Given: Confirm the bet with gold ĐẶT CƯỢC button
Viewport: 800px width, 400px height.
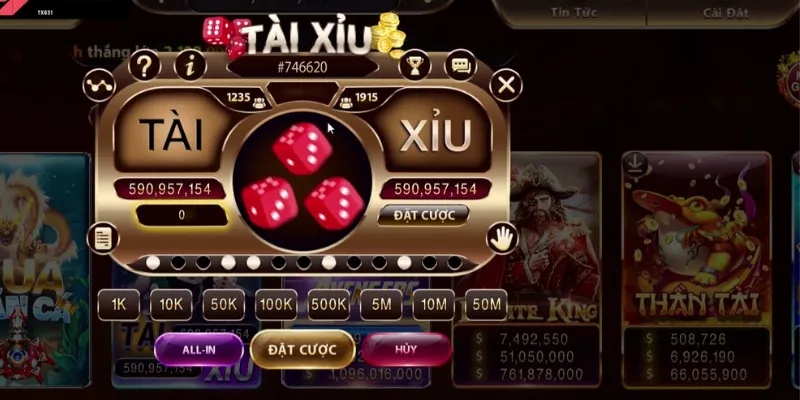Looking at the screenshot, I should (301, 348).
